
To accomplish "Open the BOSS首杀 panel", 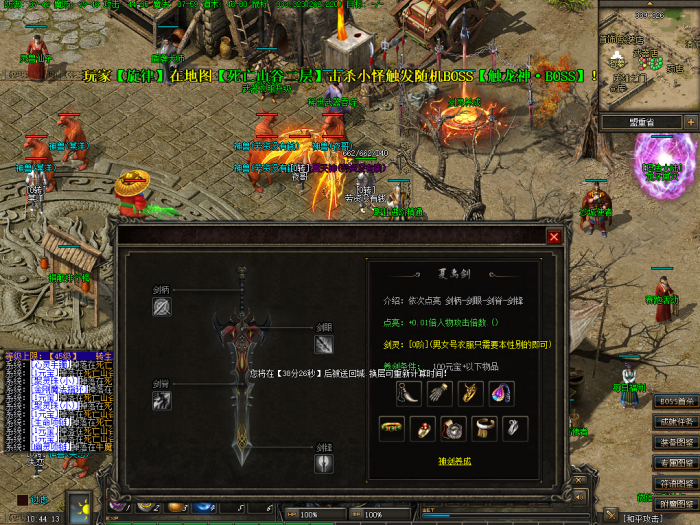I will pos(677,401).
